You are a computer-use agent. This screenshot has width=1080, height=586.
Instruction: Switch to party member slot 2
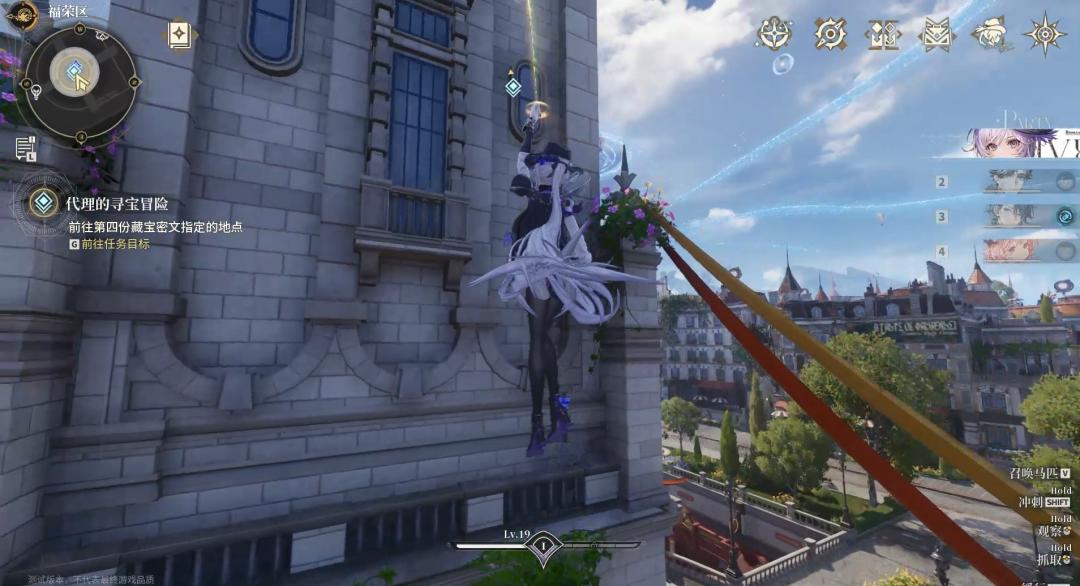[1023, 182]
